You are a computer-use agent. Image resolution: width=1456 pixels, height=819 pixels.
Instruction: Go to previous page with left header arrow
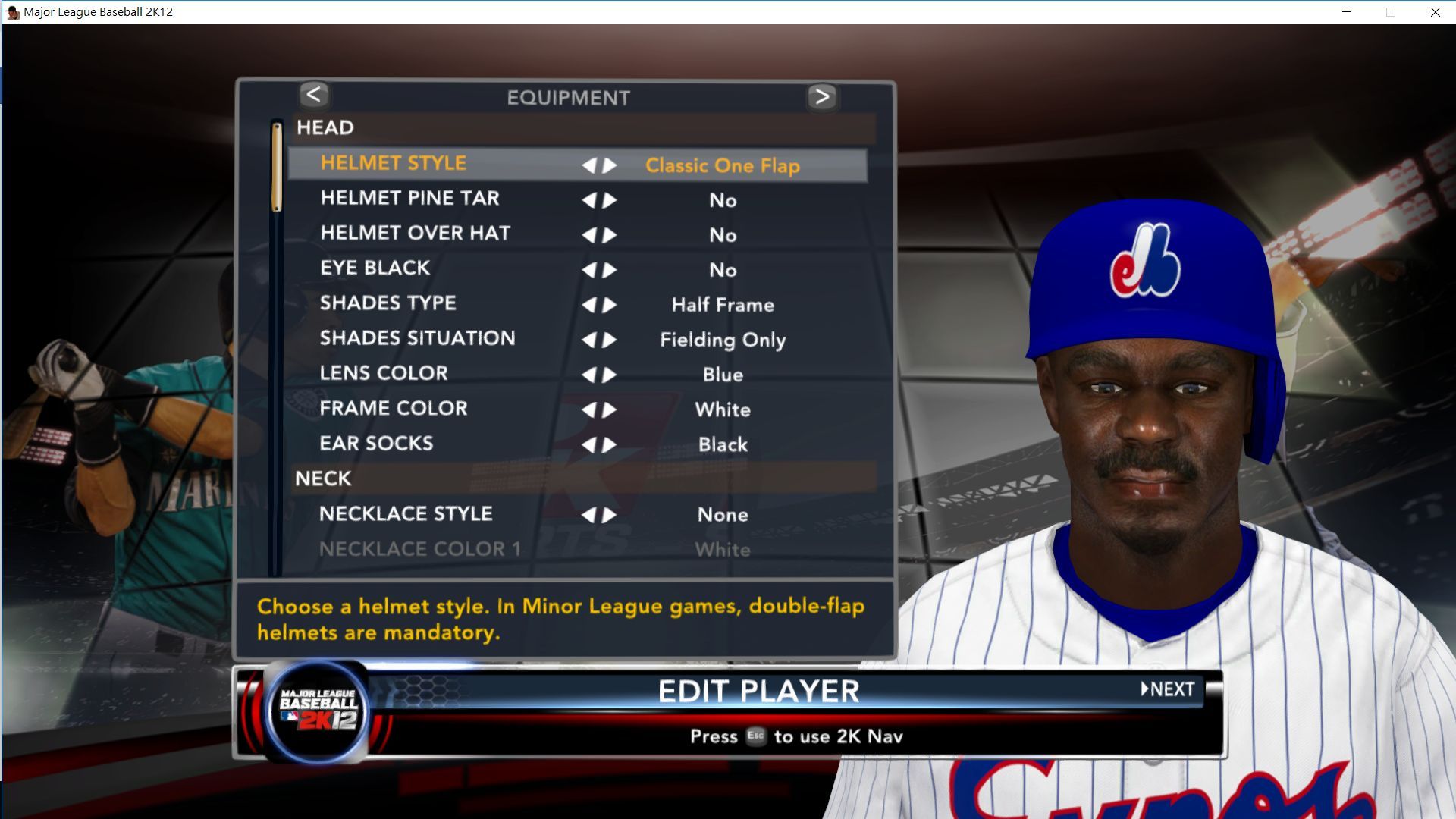(313, 95)
